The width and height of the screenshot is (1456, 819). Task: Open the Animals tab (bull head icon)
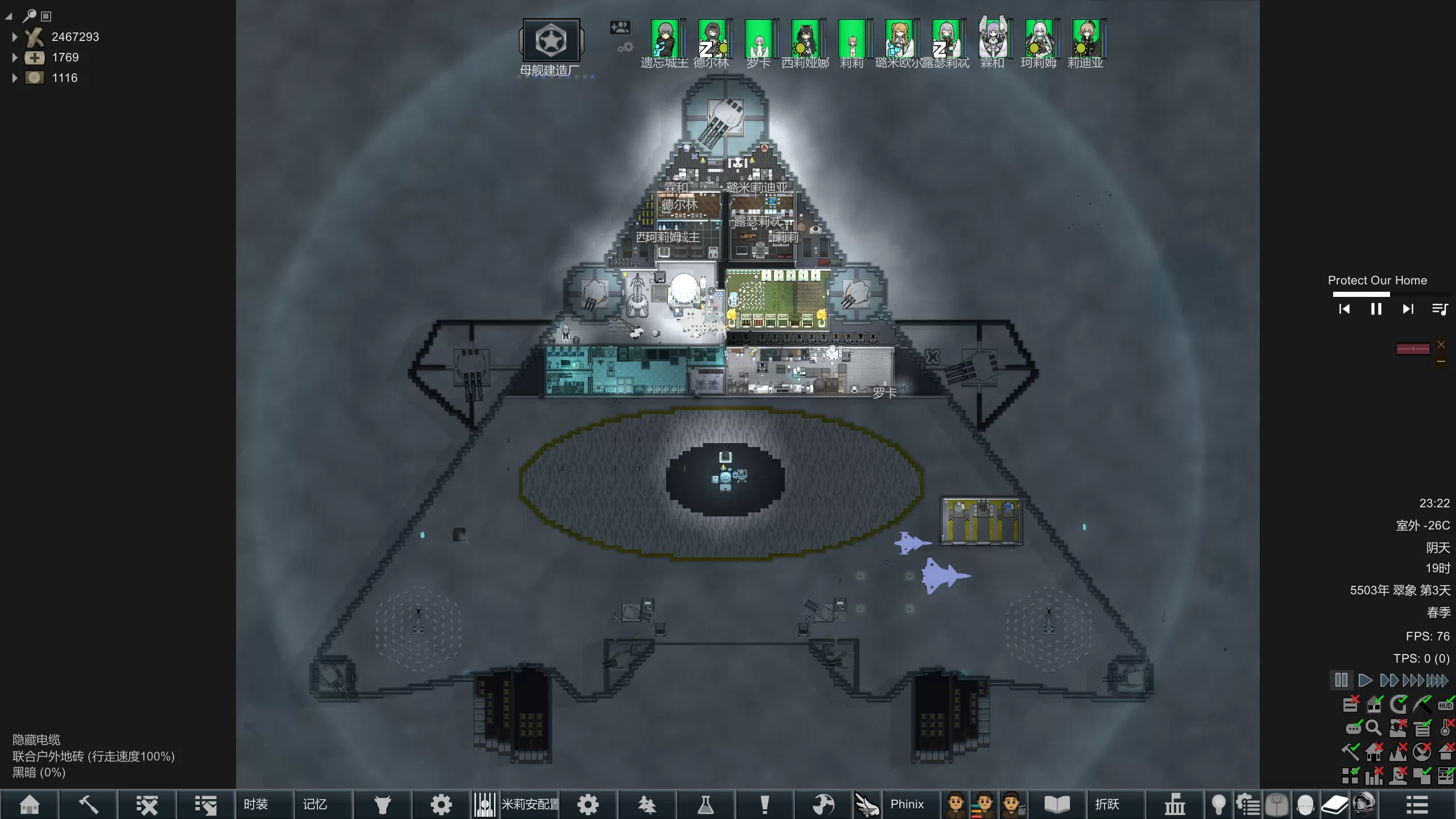[383, 804]
